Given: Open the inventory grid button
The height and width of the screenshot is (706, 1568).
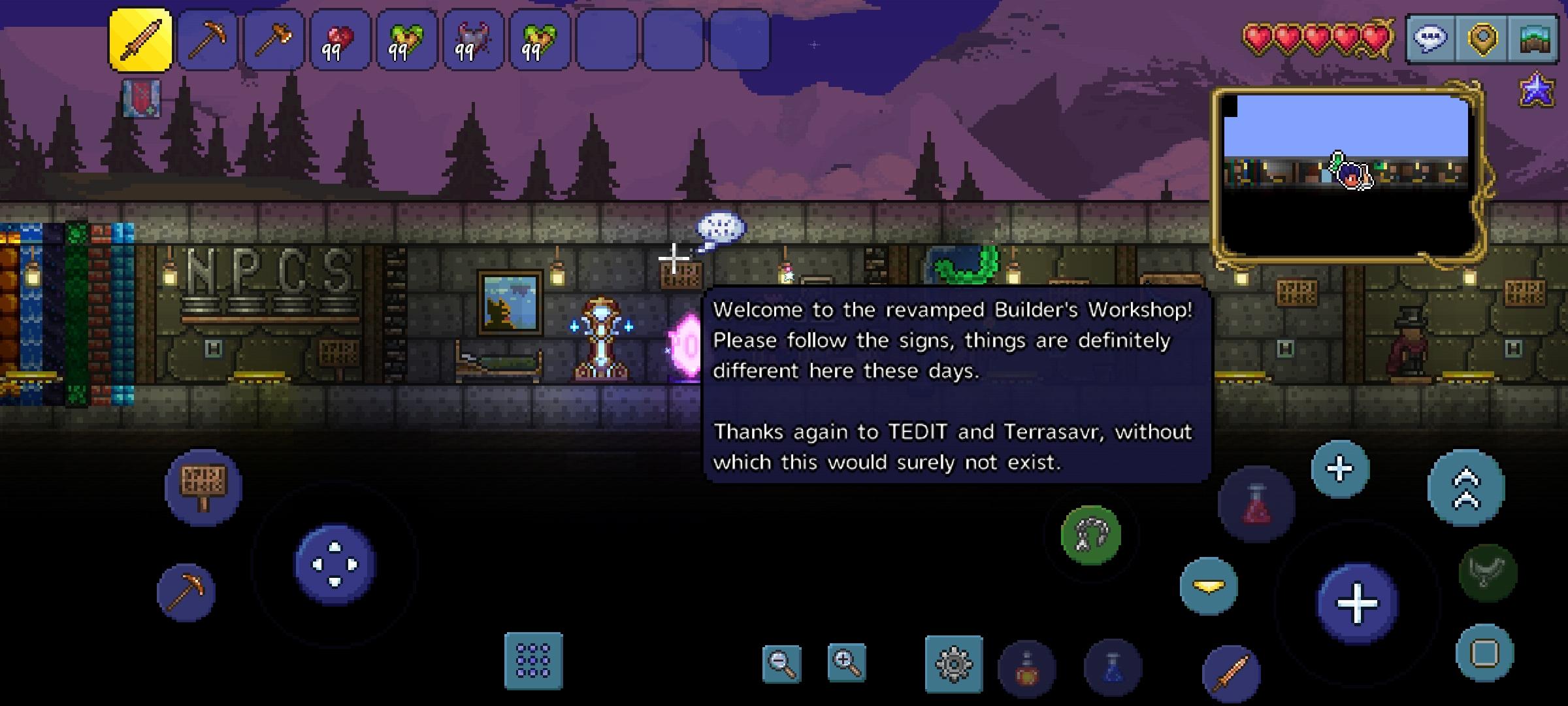Looking at the screenshot, I should click(x=533, y=661).
